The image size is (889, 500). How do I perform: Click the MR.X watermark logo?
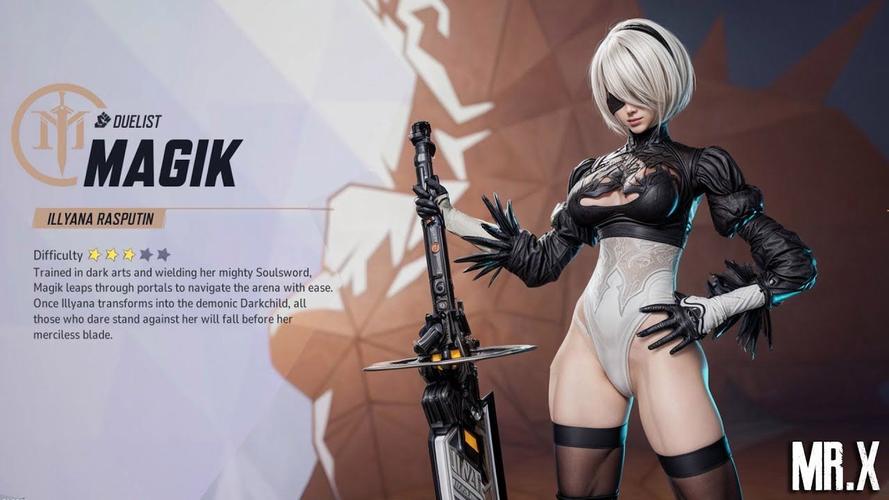pos(834,466)
